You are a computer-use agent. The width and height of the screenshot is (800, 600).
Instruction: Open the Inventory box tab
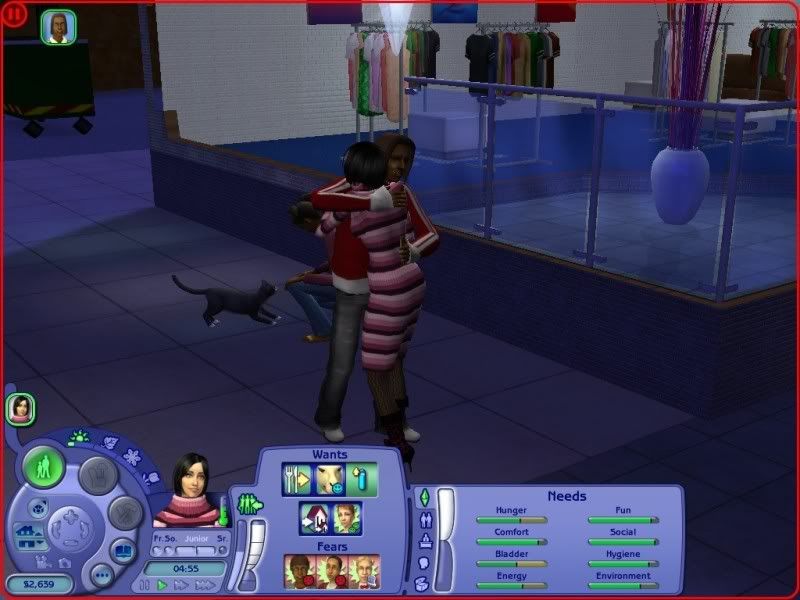pyautogui.click(x=423, y=583)
